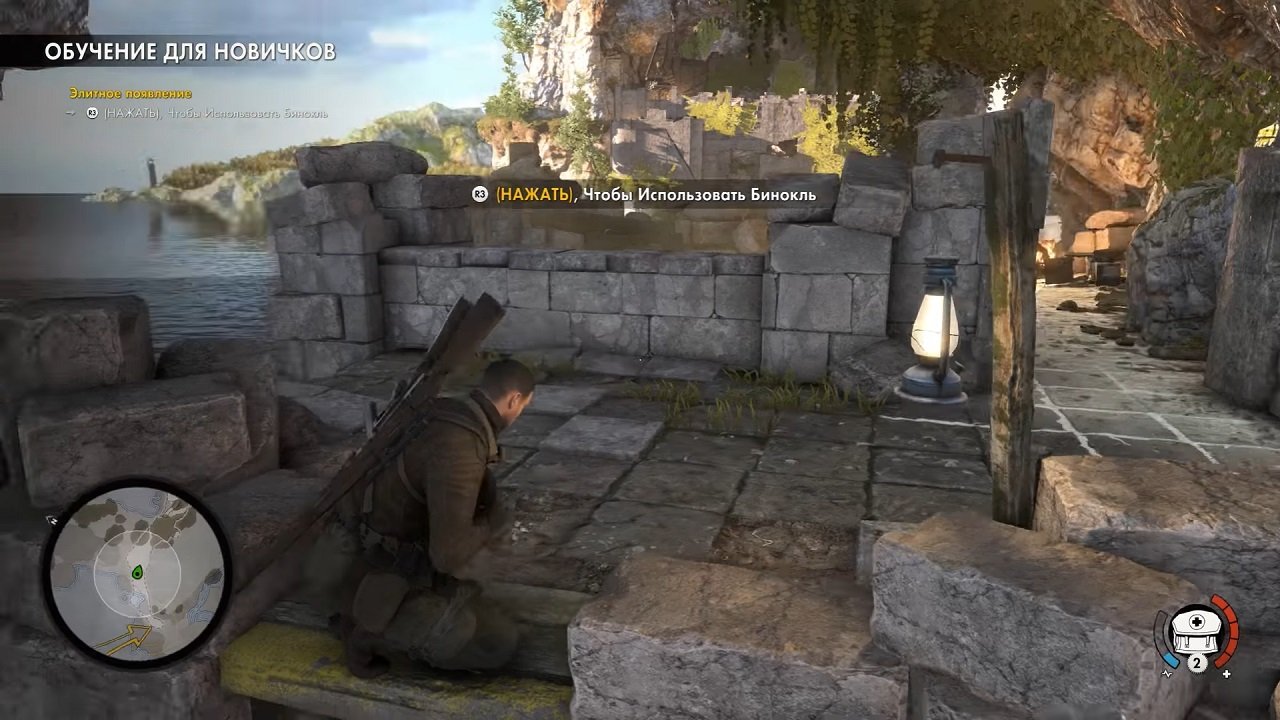Click the plus symbol under the red arc

1226,674
